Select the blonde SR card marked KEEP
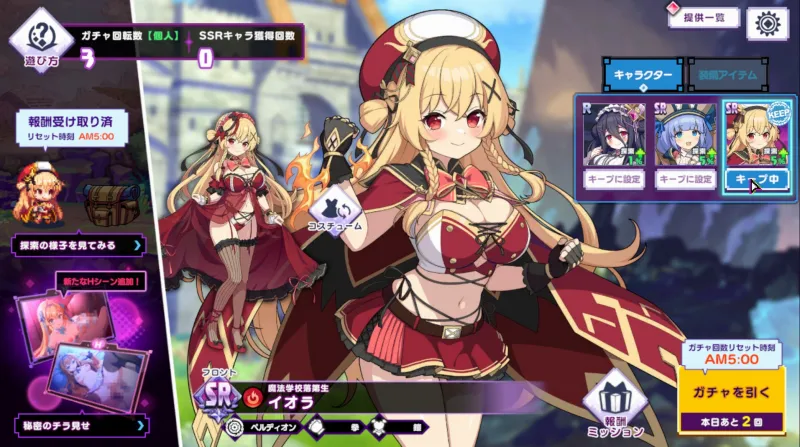The width and height of the screenshot is (800, 447). (x=756, y=133)
